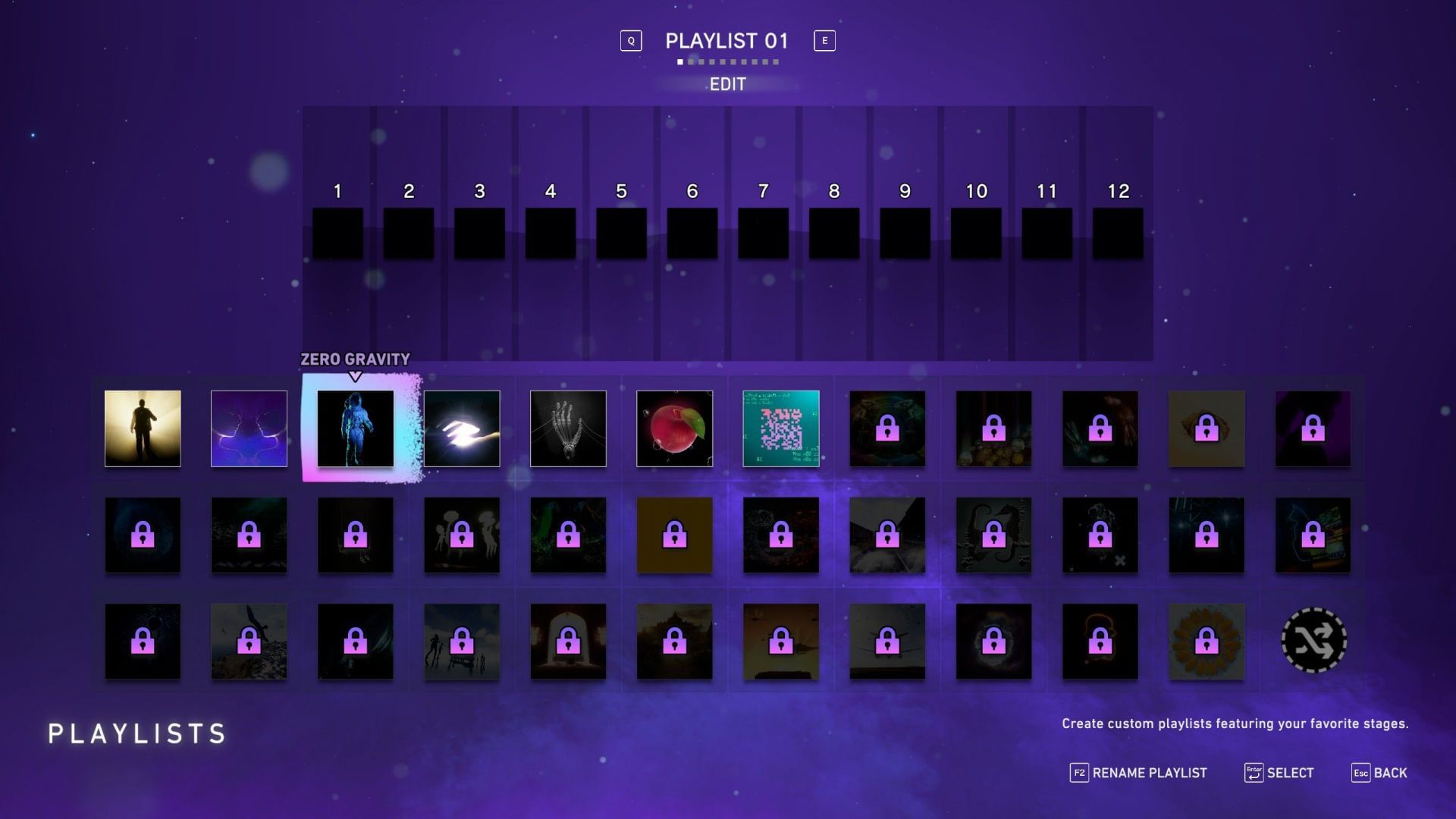The height and width of the screenshot is (819, 1456).
Task: Click the BACK button
Action: coord(1392,772)
